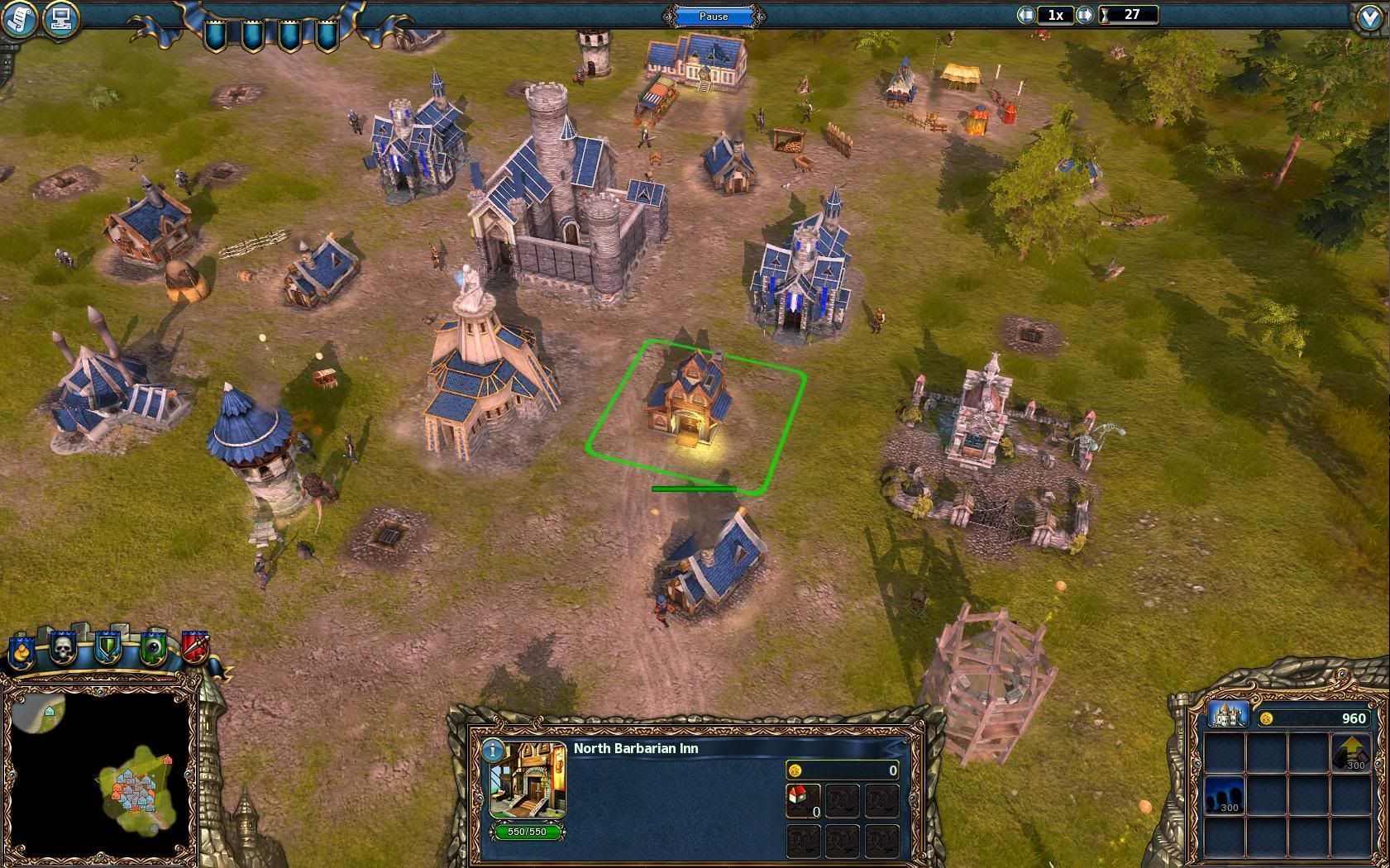The image size is (1390, 868).
Task: Choose the green shield defend flag
Action: click(107, 649)
